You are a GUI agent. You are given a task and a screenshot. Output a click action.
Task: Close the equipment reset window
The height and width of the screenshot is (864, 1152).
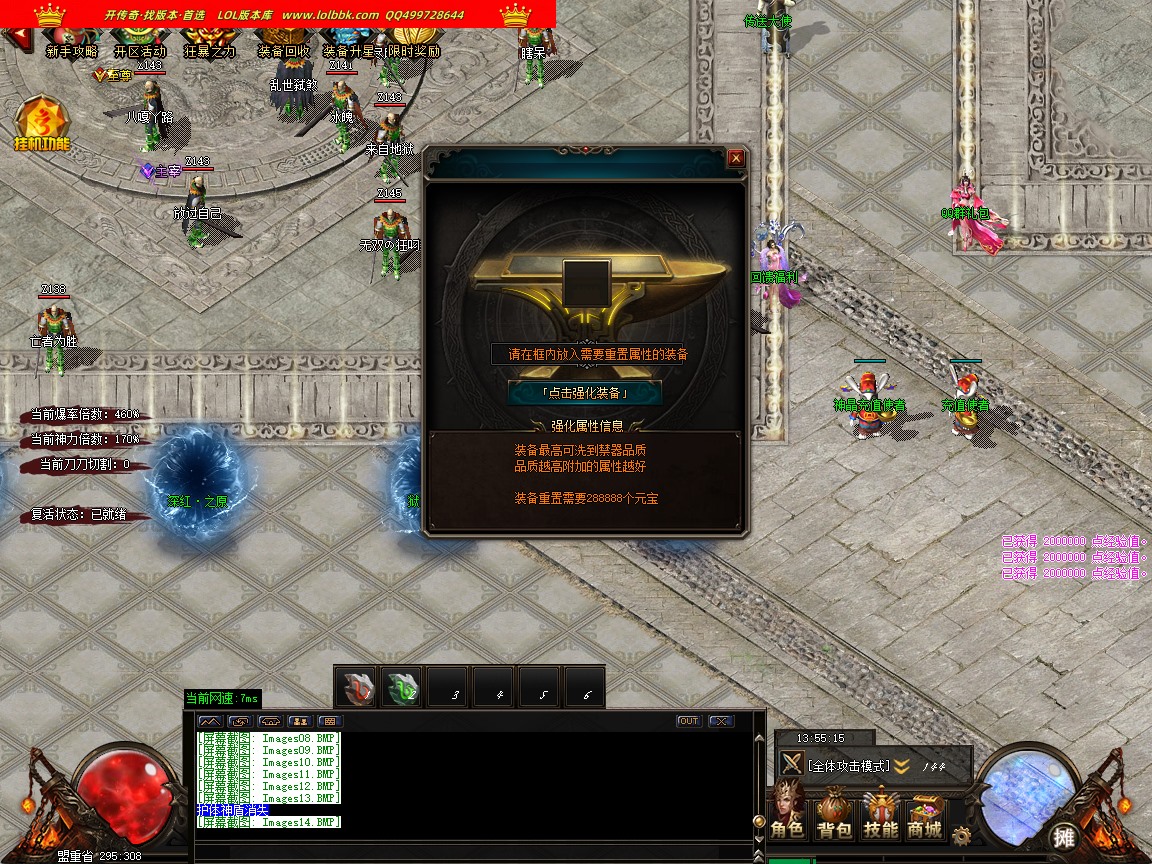tap(736, 158)
